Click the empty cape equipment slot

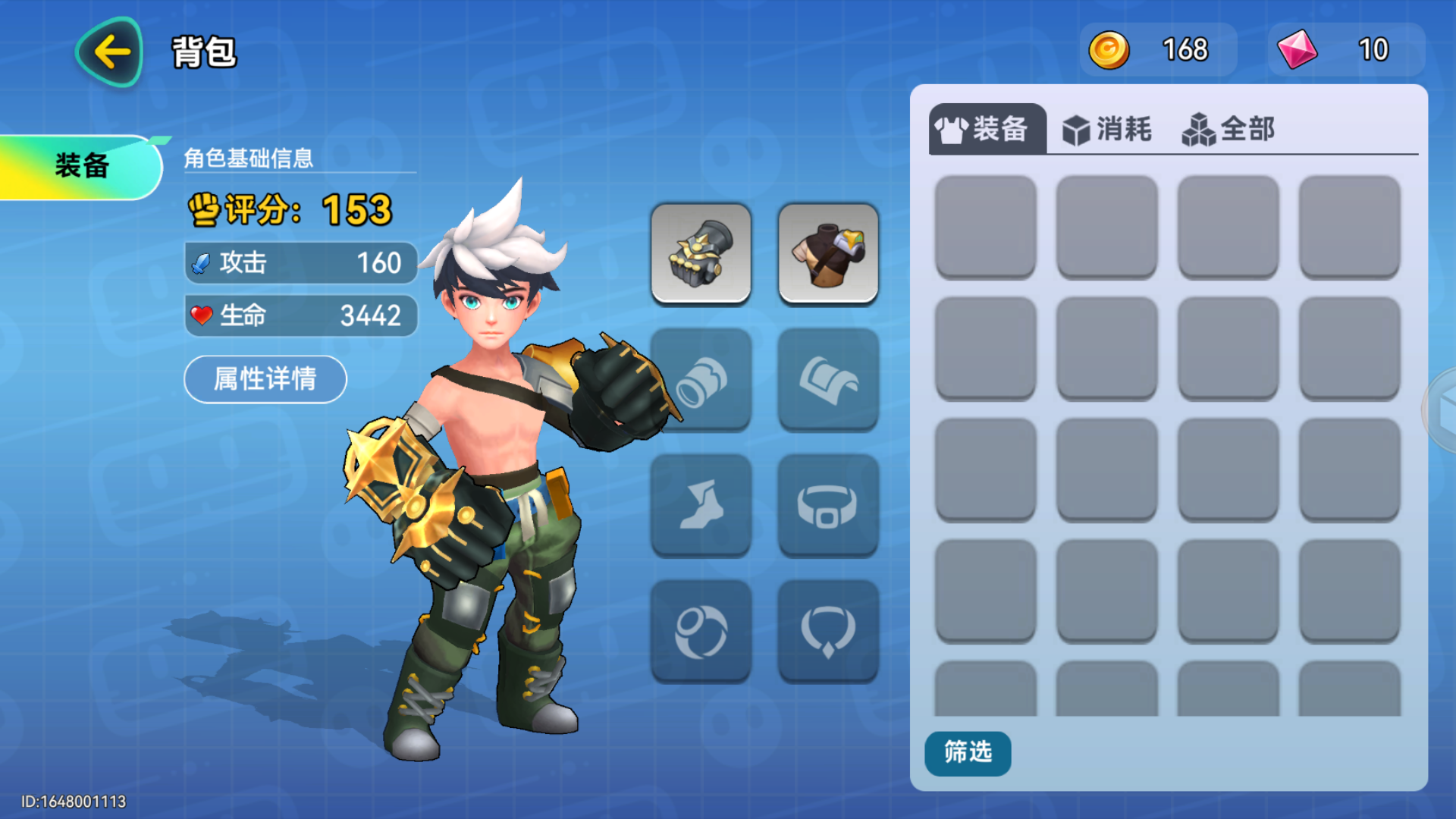827,379
